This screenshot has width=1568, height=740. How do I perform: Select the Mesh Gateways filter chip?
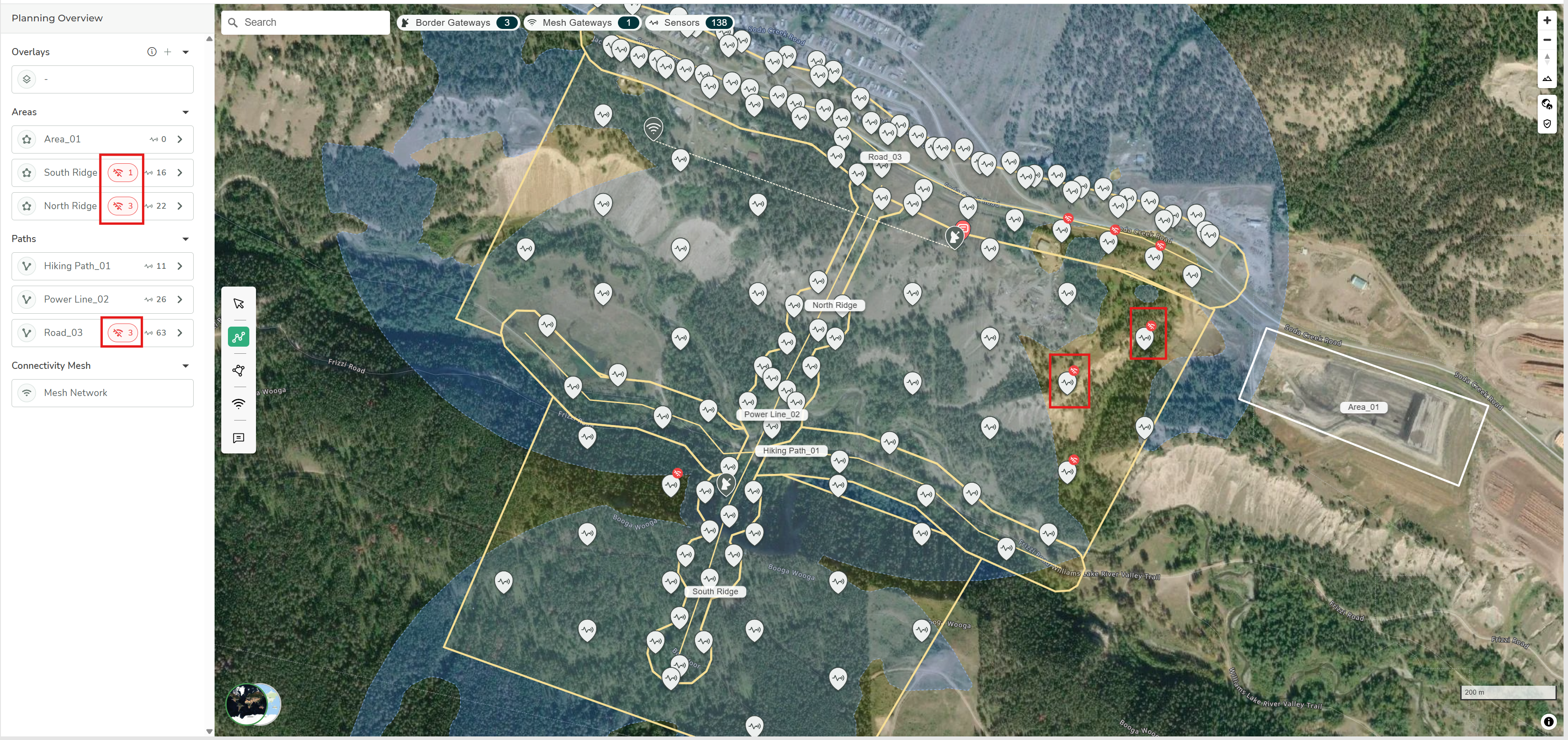point(582,23)
